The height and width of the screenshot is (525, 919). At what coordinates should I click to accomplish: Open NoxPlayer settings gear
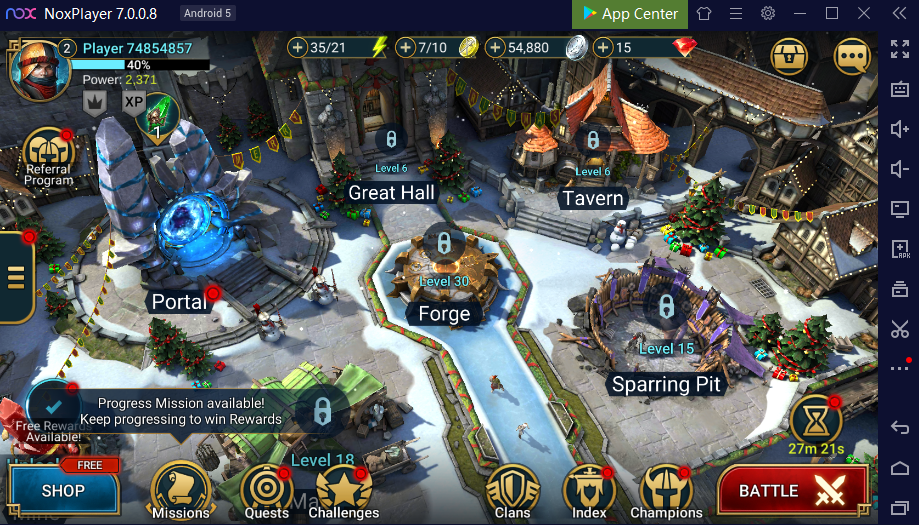(x=768, y=14)
